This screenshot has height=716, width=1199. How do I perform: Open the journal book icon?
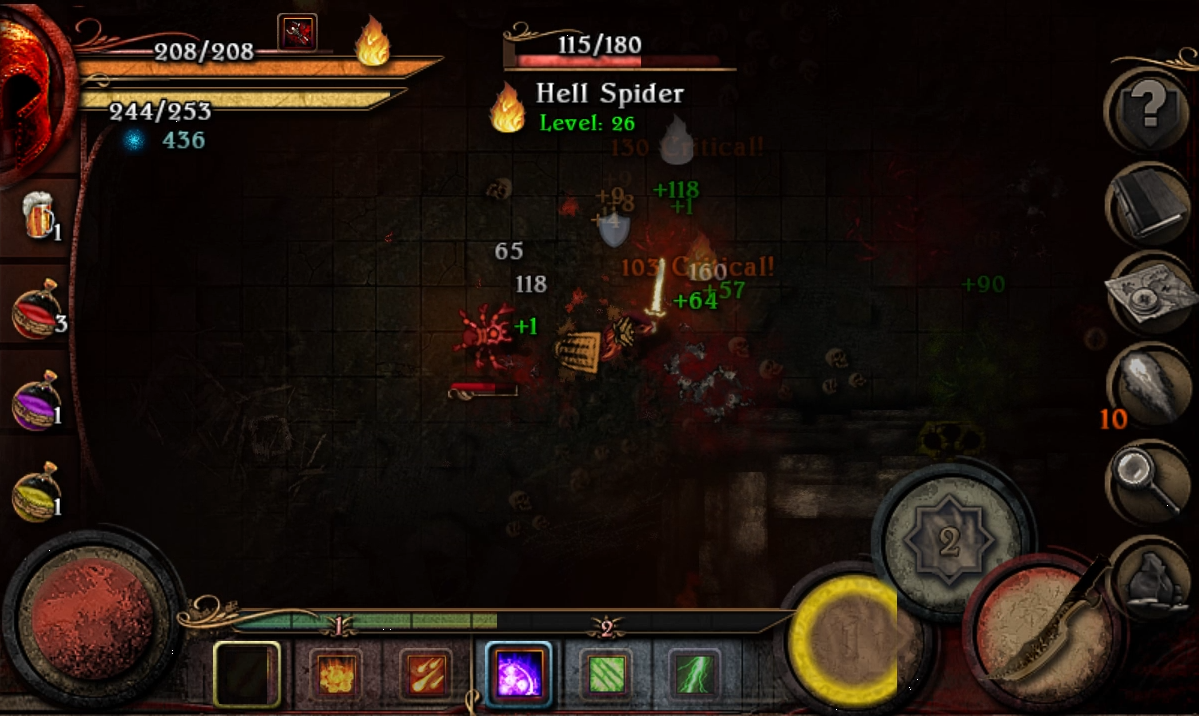[1147, 203]
